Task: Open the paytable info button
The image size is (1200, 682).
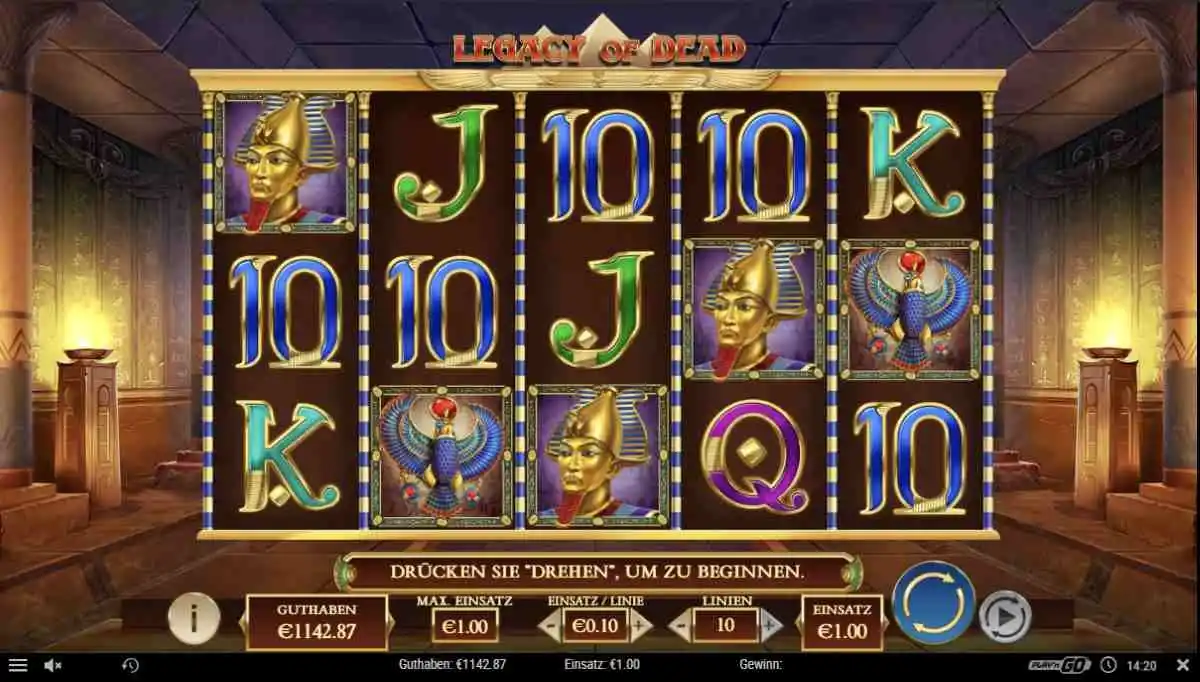Action: click(193, 618)
